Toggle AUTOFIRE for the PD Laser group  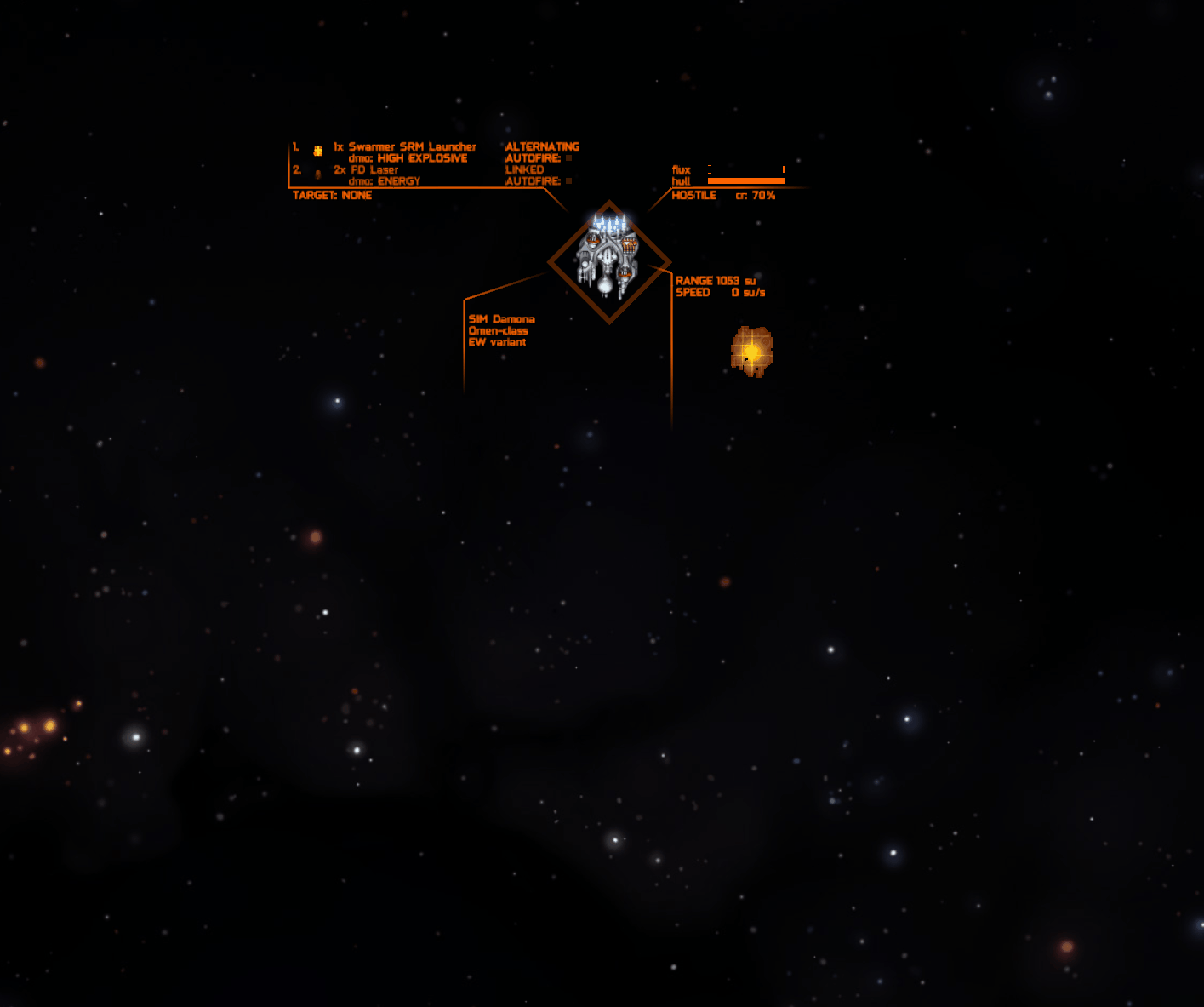click(567, 181)
